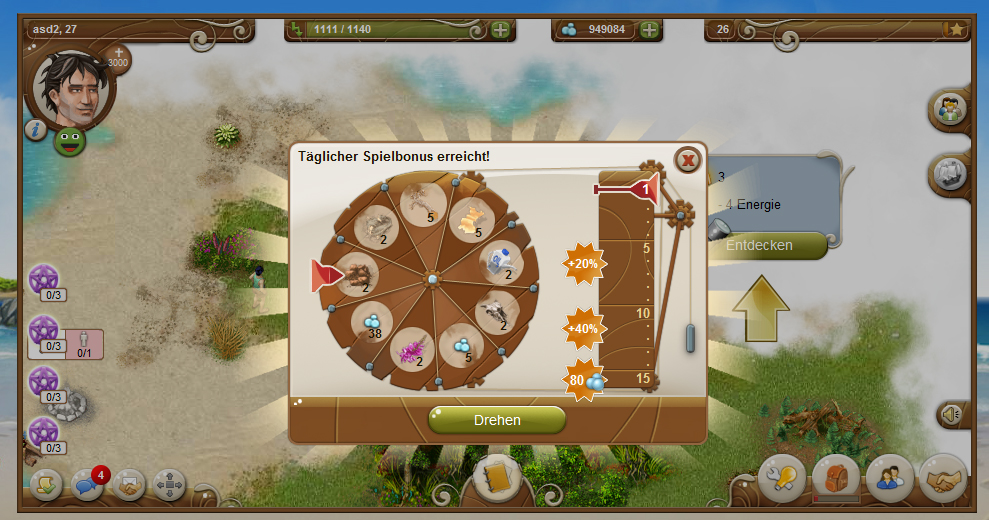Toggle sound with the speaker icon
This screenshot has height=520, width=989.
pyautogui.click(x=952, y=414)
